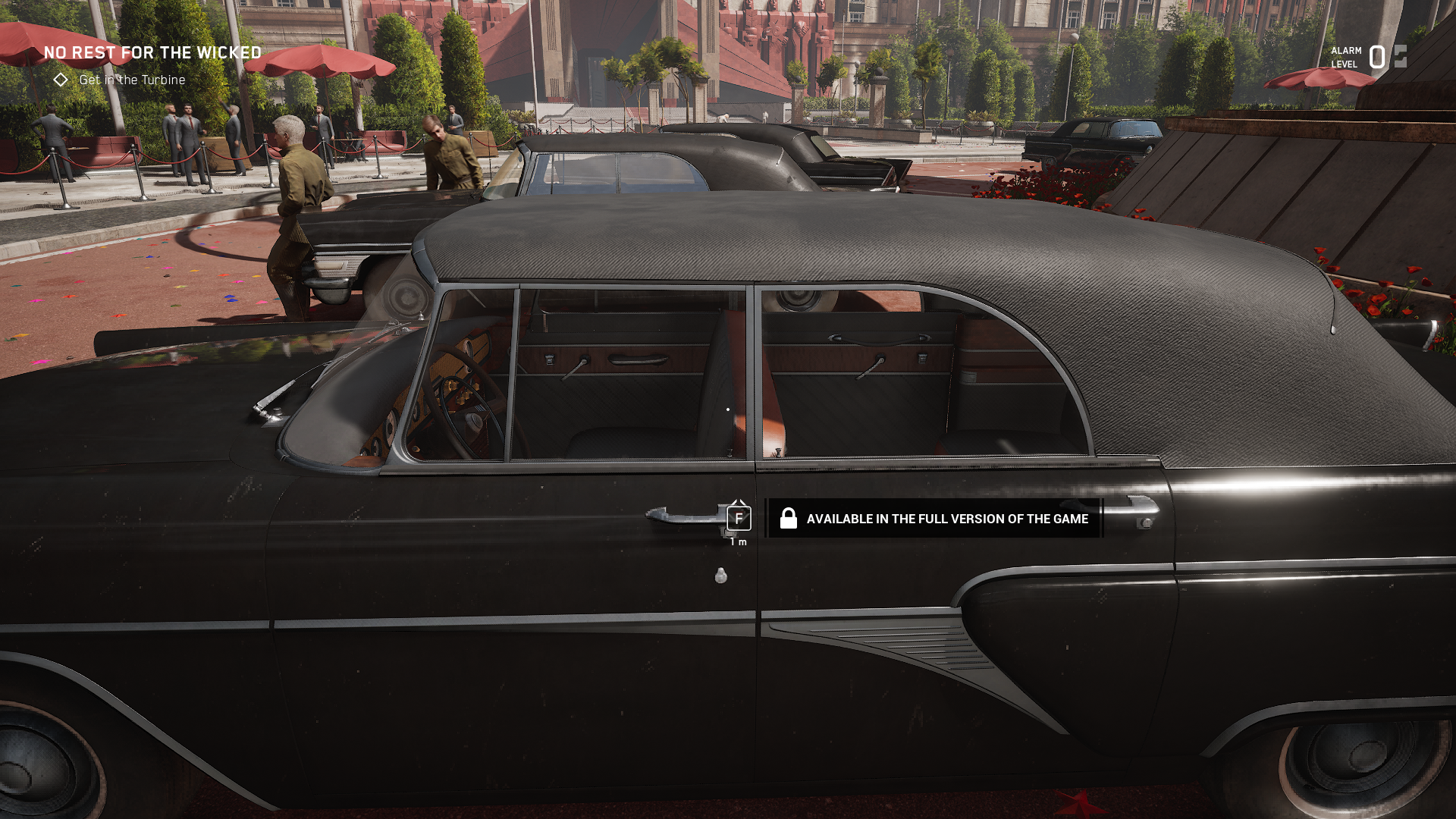The width and height of the screenshot is (1456, 819).
Task: Select the "Get in the Turbine" objective
Action: point(132,80)
